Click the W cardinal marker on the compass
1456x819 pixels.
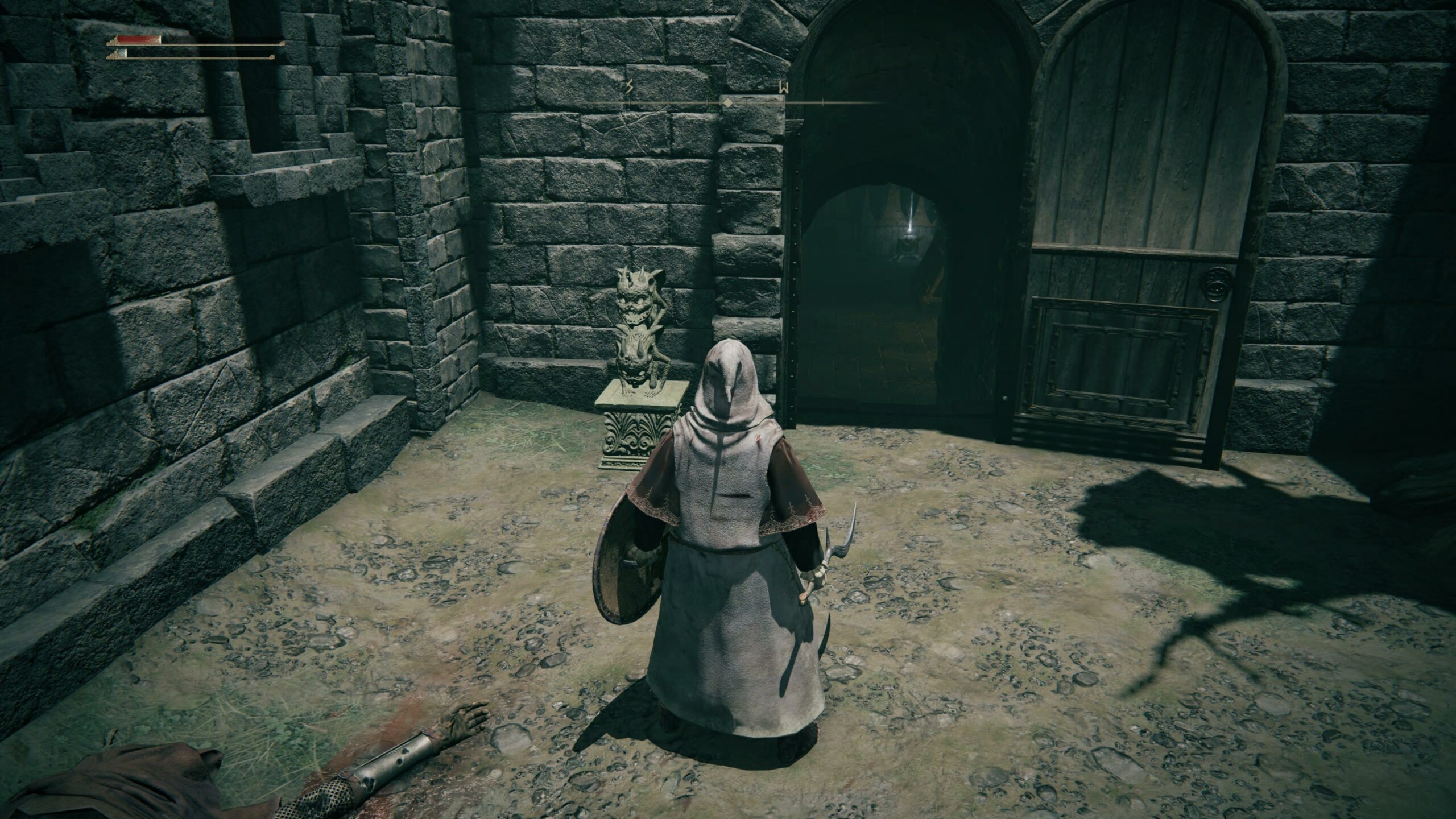pyautogui.click(x=784, y=88)
